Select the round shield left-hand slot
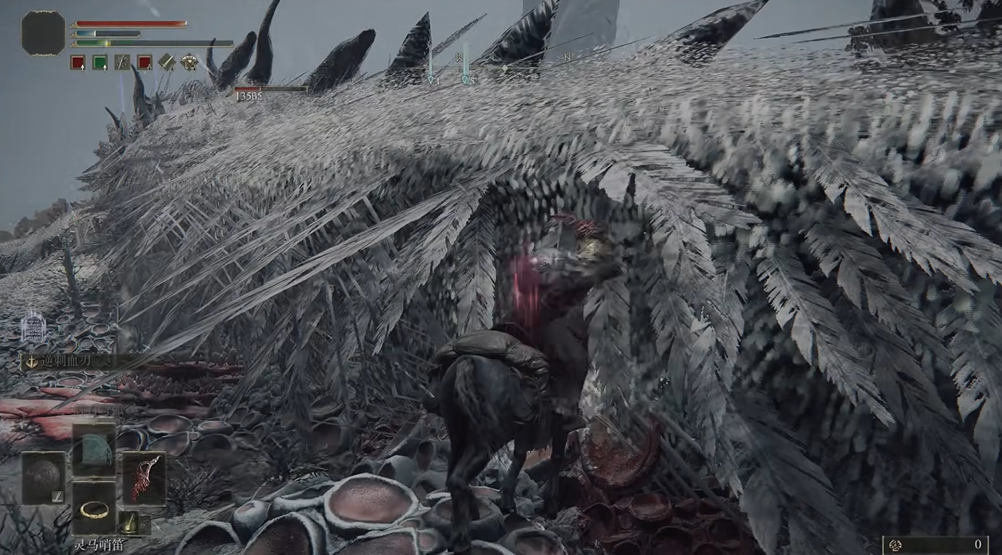The height and width of the screenshot is (555, 1002). coord(43,478)
